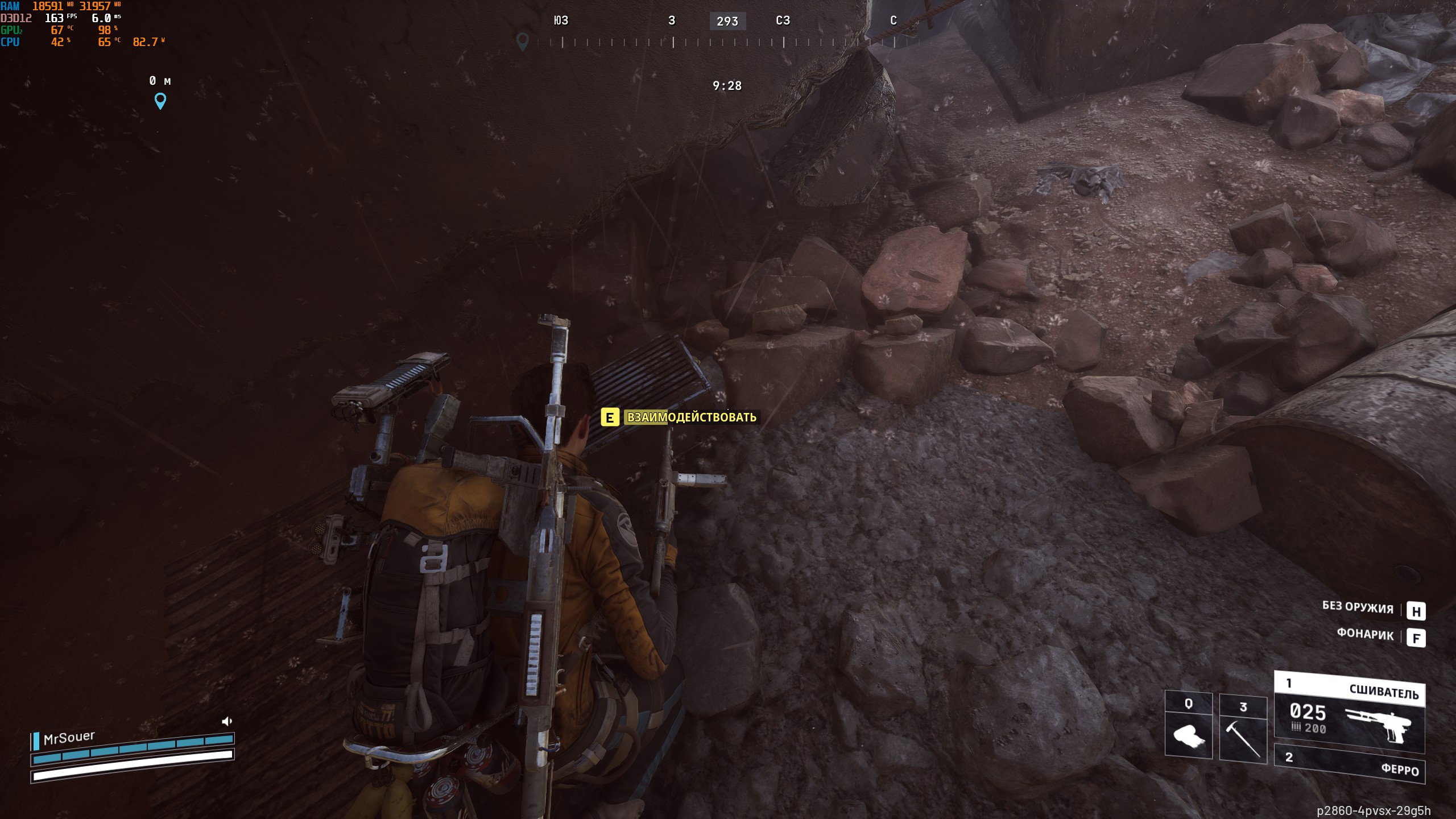1456x819 pixels.
Task: Click the MrSouer player name tag
Action: coord(69,738)
